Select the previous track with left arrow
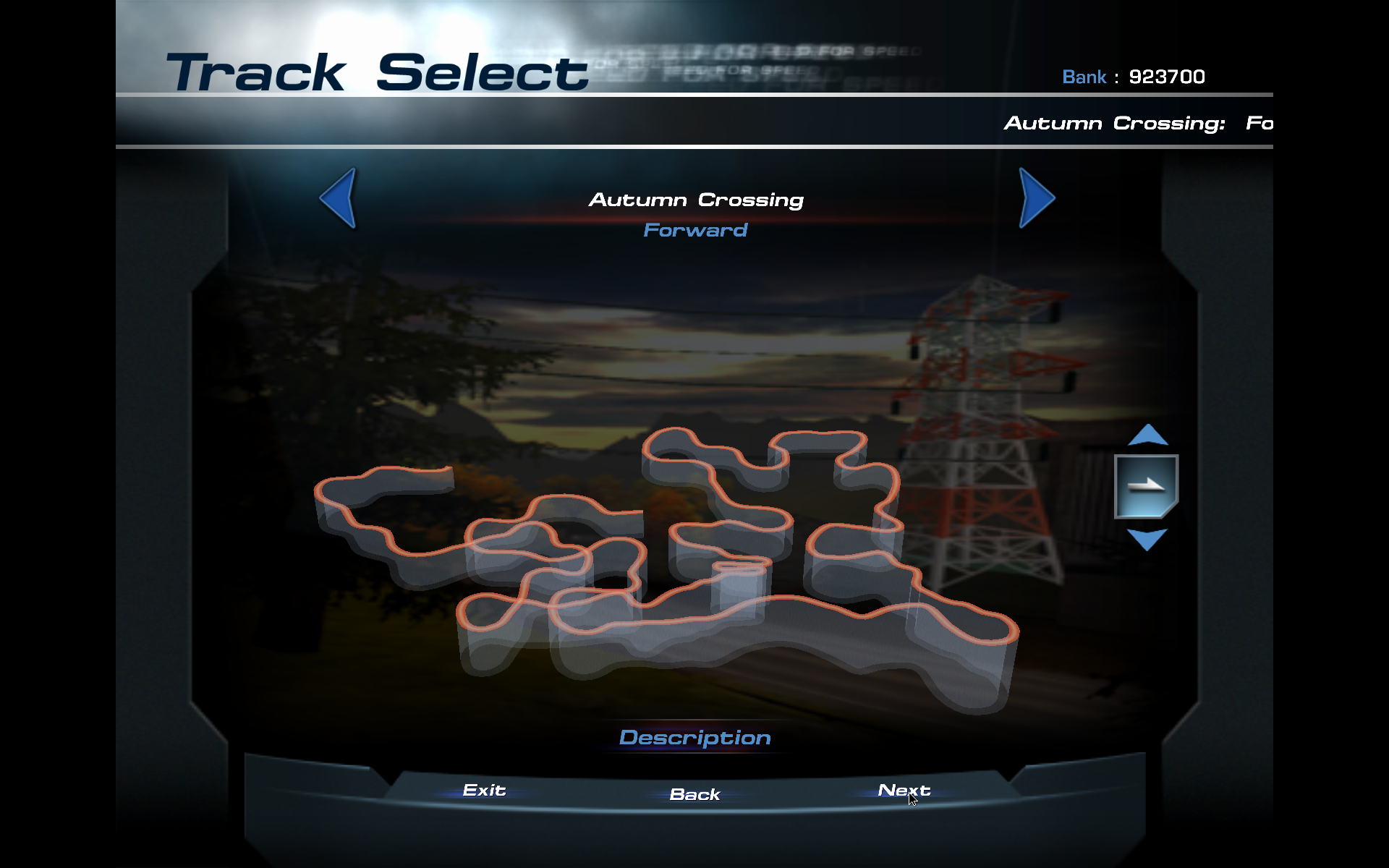1389x868 pixels. coord(339,197)
